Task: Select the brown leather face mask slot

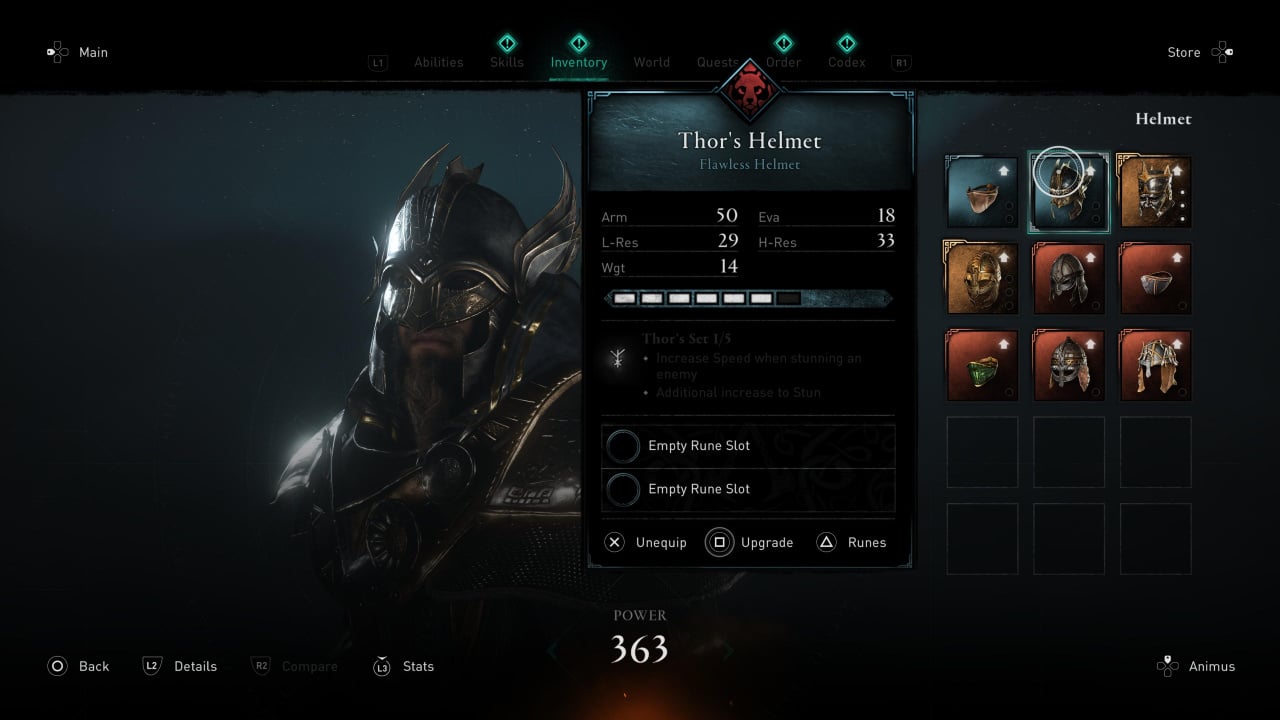Action: [x=982, y=192]
